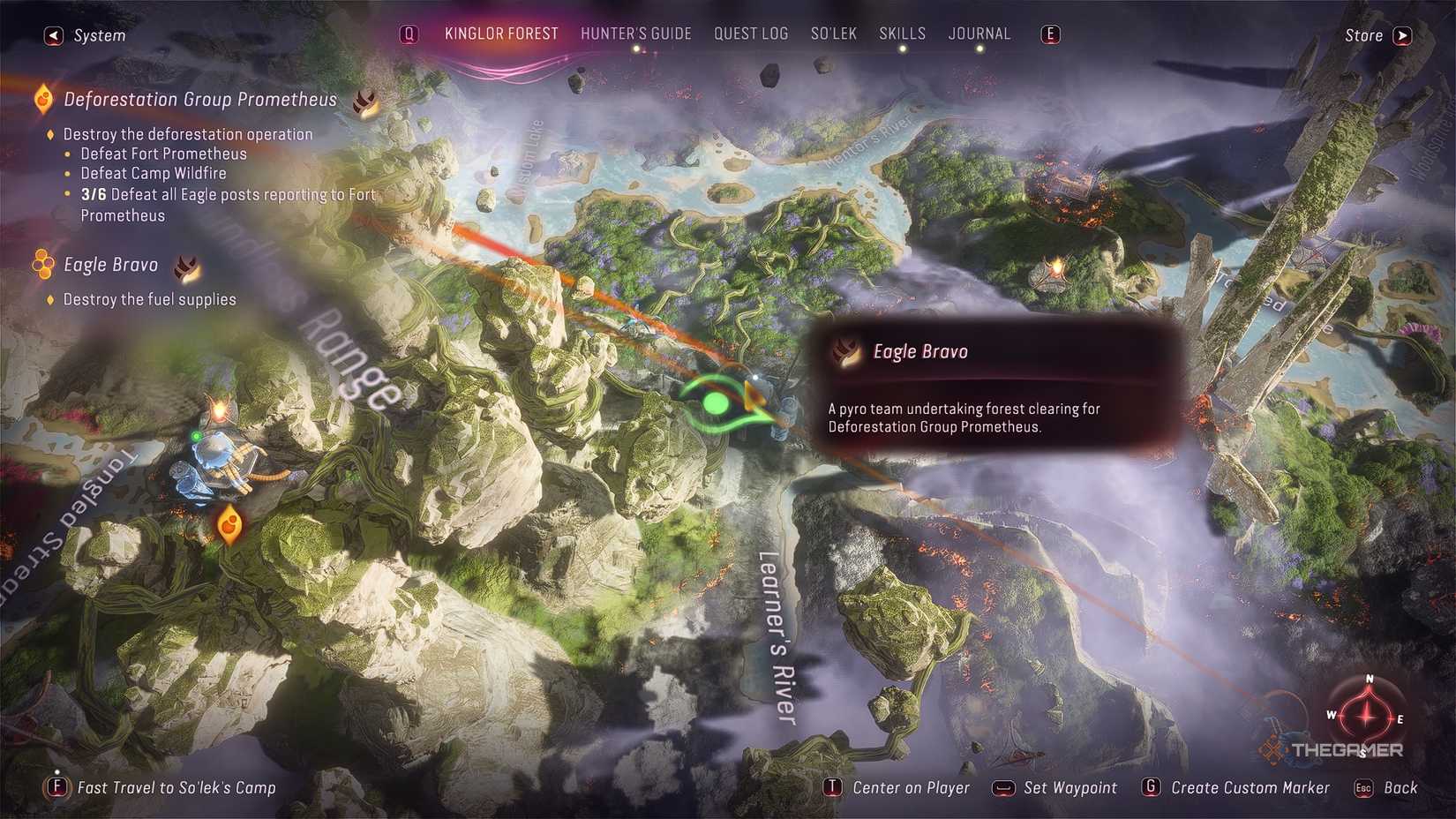Open the Quest Log tab

tap(751, 34)
